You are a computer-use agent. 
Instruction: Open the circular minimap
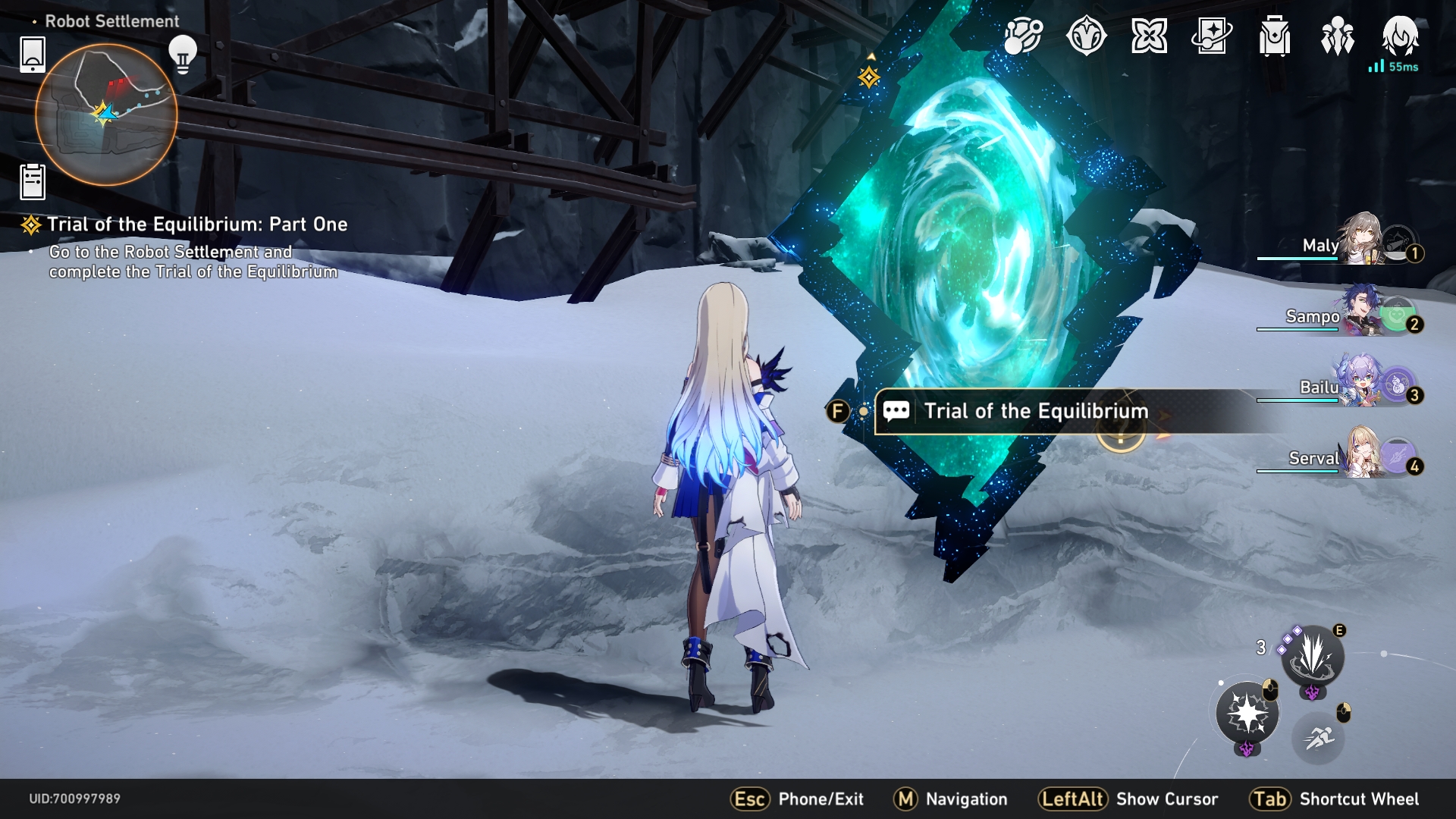coord(106,115)
